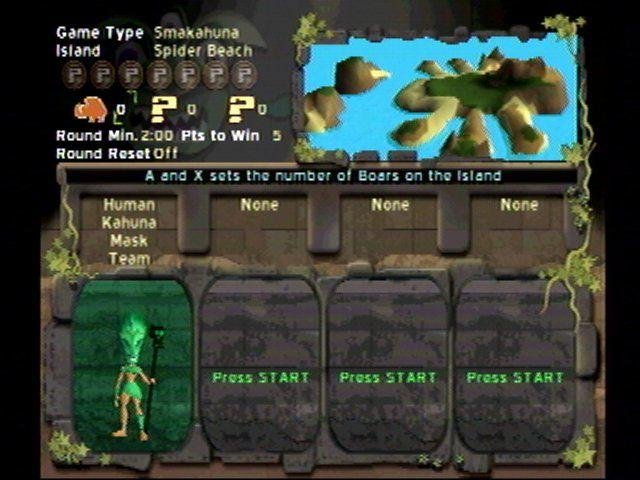Screen dimensions: 640x480
Task: Pick the Team option for player one
Action: (128, 259)
